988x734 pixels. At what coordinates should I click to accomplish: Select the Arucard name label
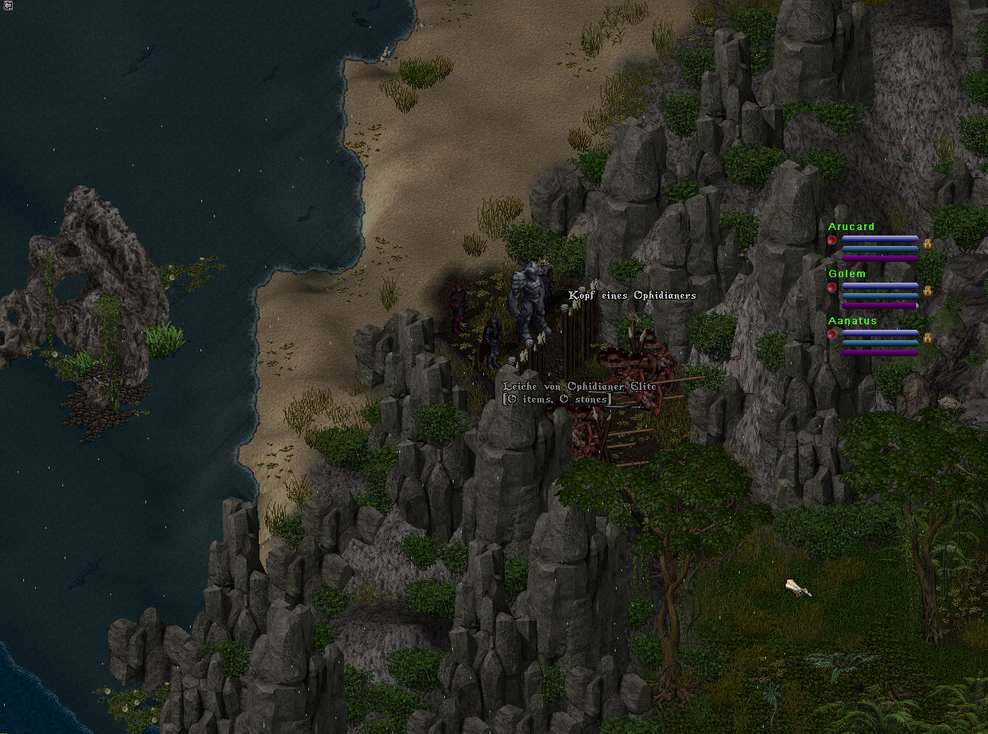(851, 227)
